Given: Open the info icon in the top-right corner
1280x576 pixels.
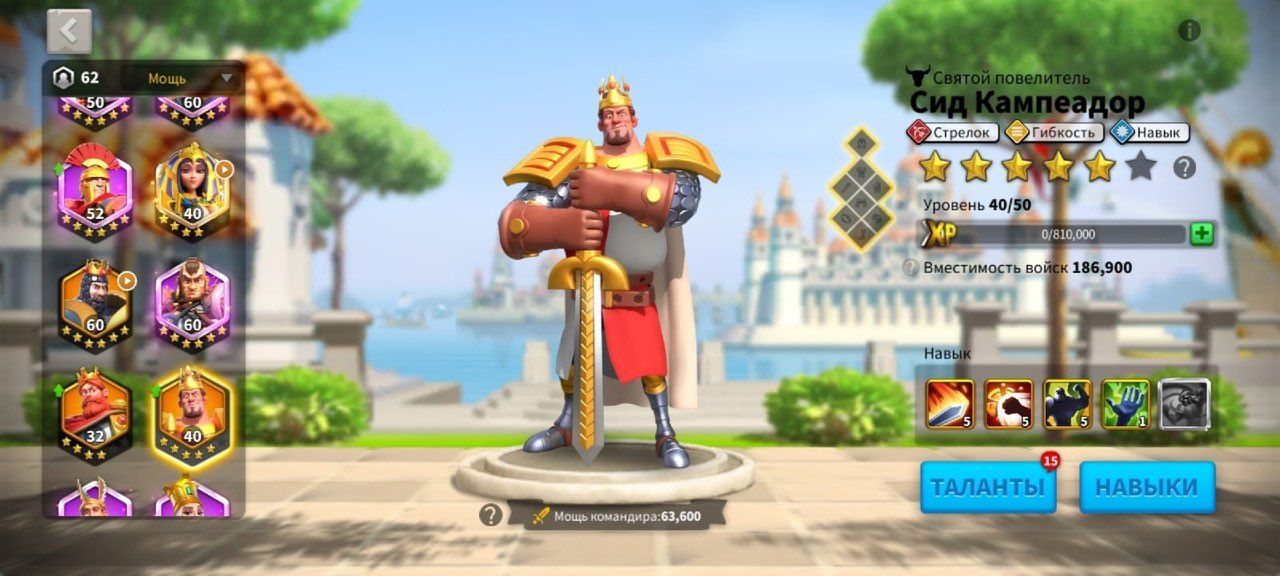Looking at the screenshot, I should pyautogui.click(x=1189, y=30).
